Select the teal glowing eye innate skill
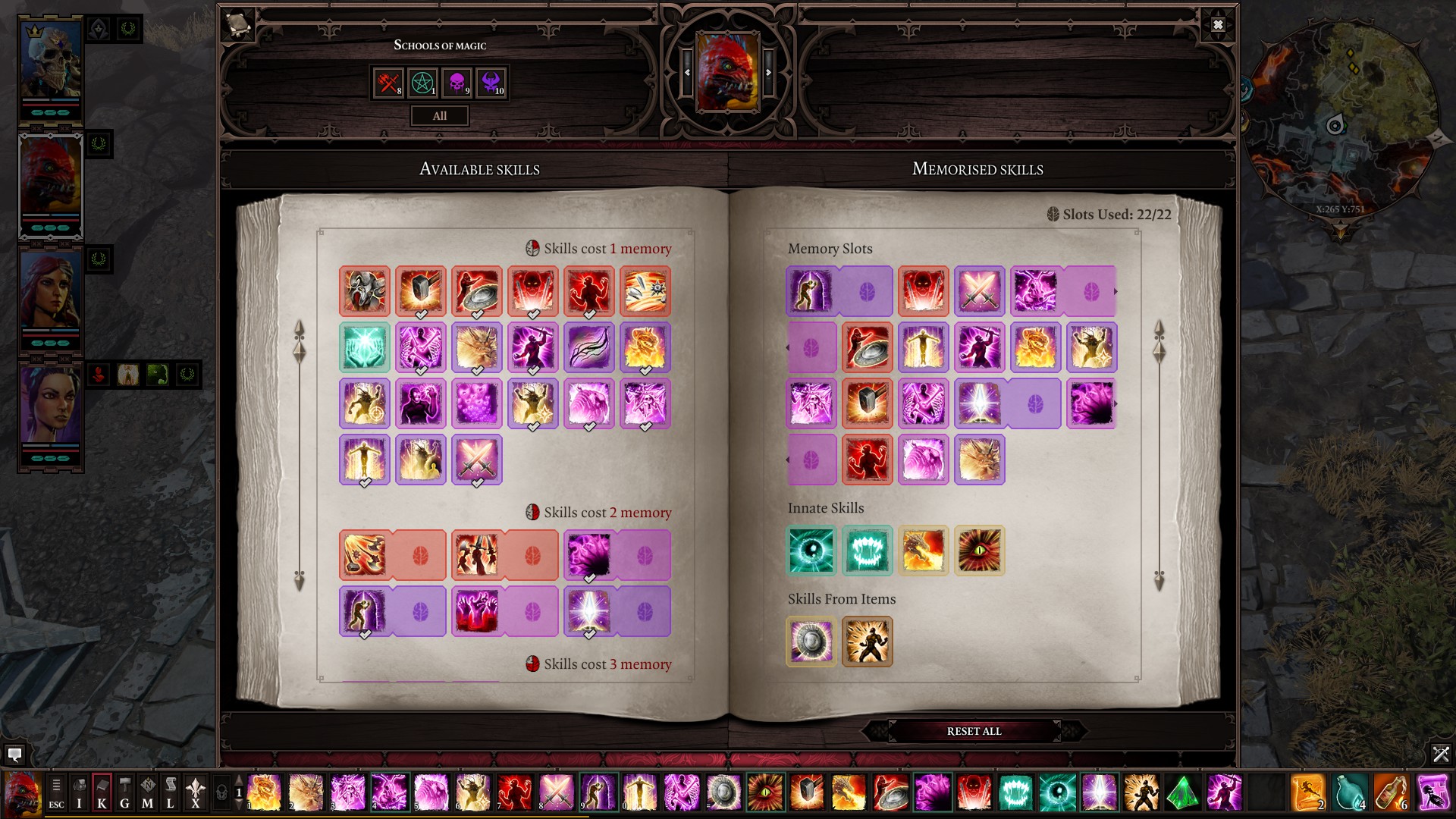1456x819 pixels. pos(811,551)
